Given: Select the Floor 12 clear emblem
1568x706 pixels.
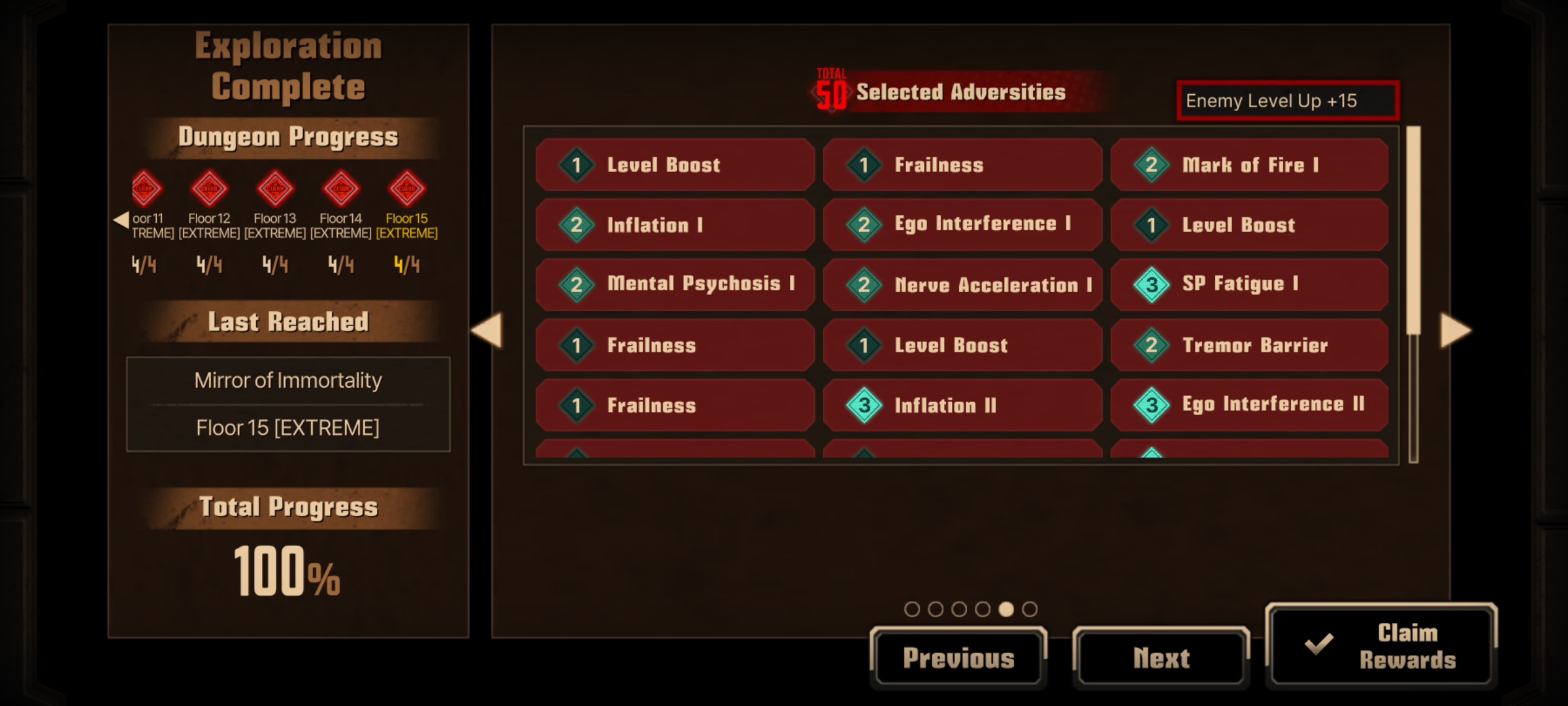Looking at the screenshot, I should (x=209, y=189).
